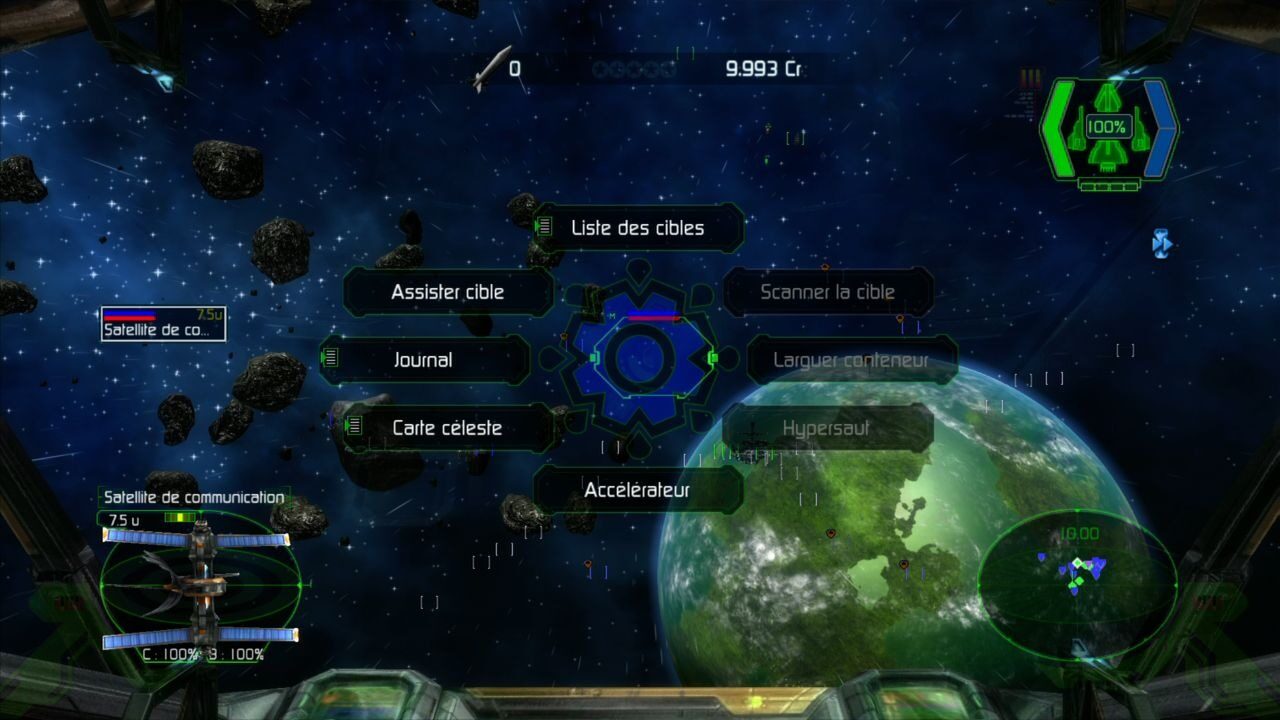Click the Larguer conteneur command

point(851,360)
